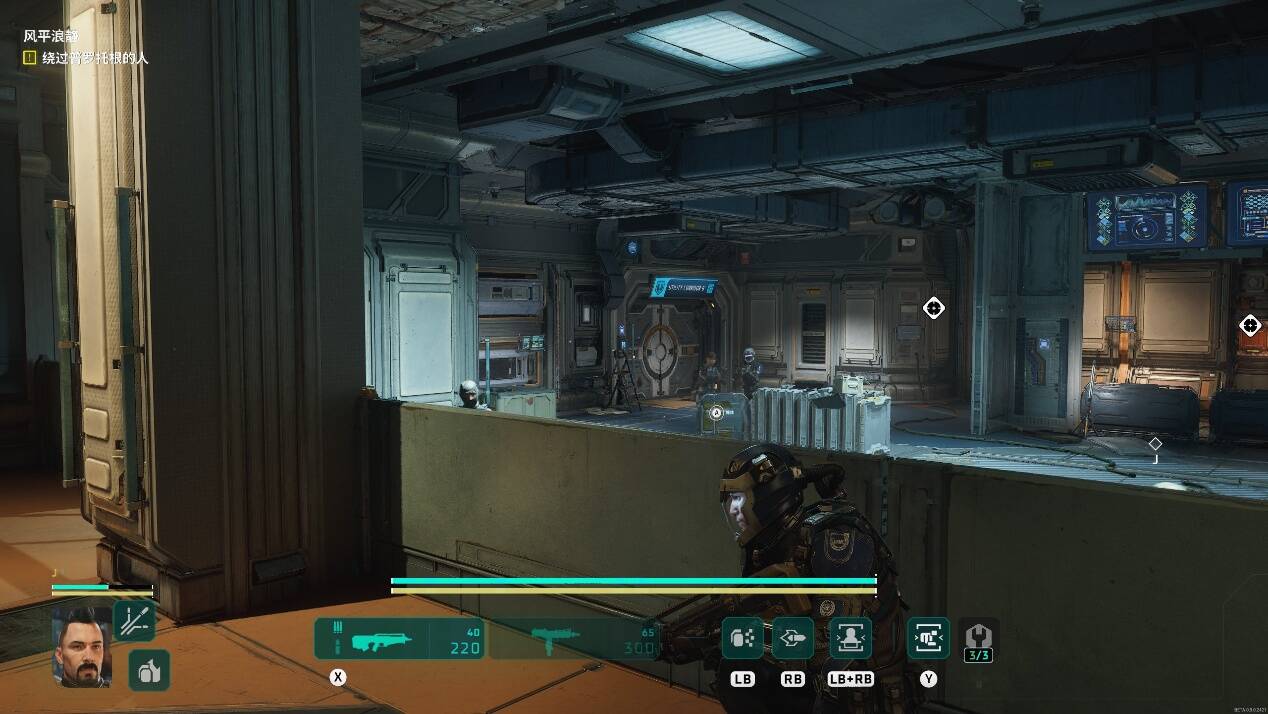Activate the syringe ability icon

coord(134,621)
